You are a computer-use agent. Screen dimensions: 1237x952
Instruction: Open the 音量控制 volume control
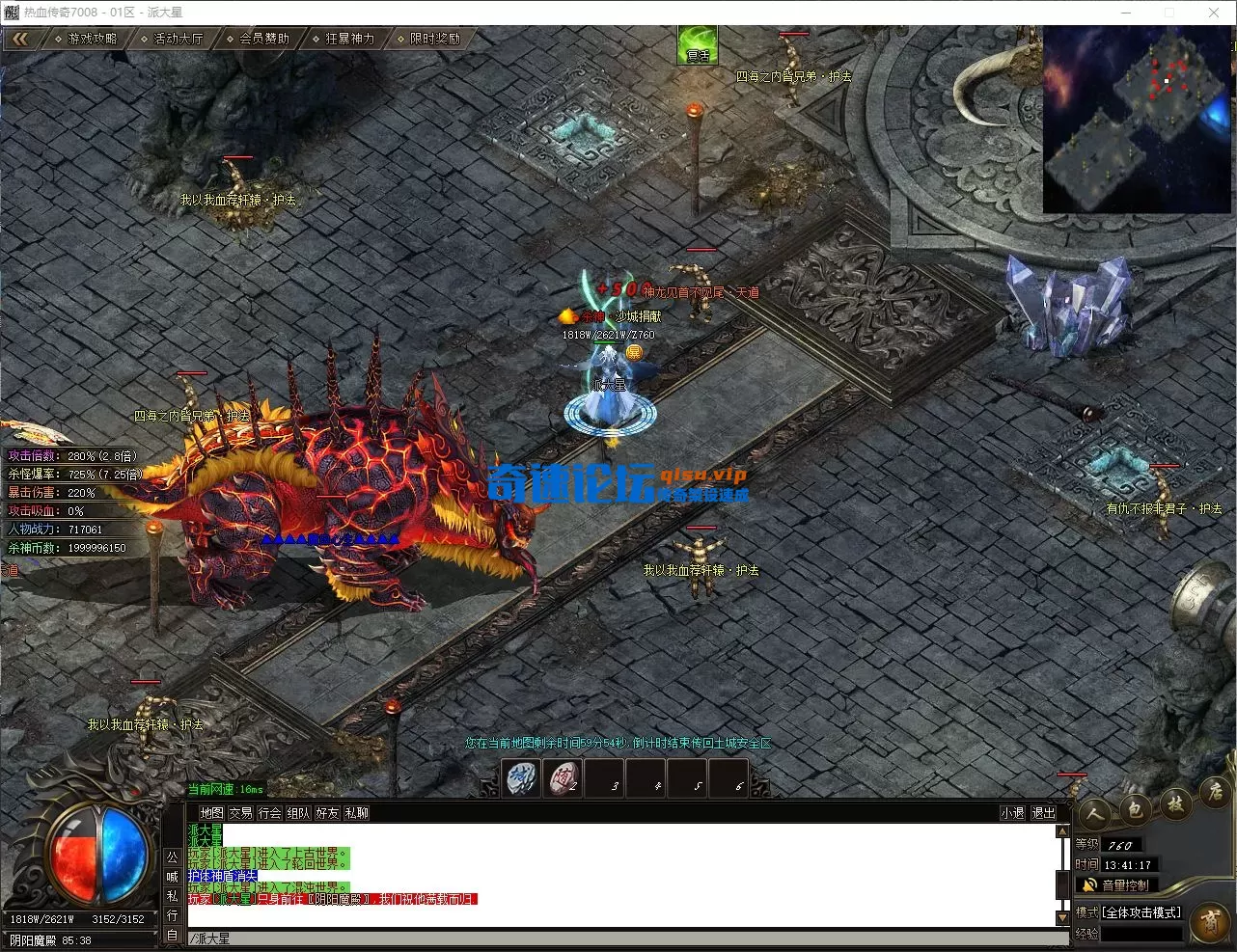pos(1117,884)
